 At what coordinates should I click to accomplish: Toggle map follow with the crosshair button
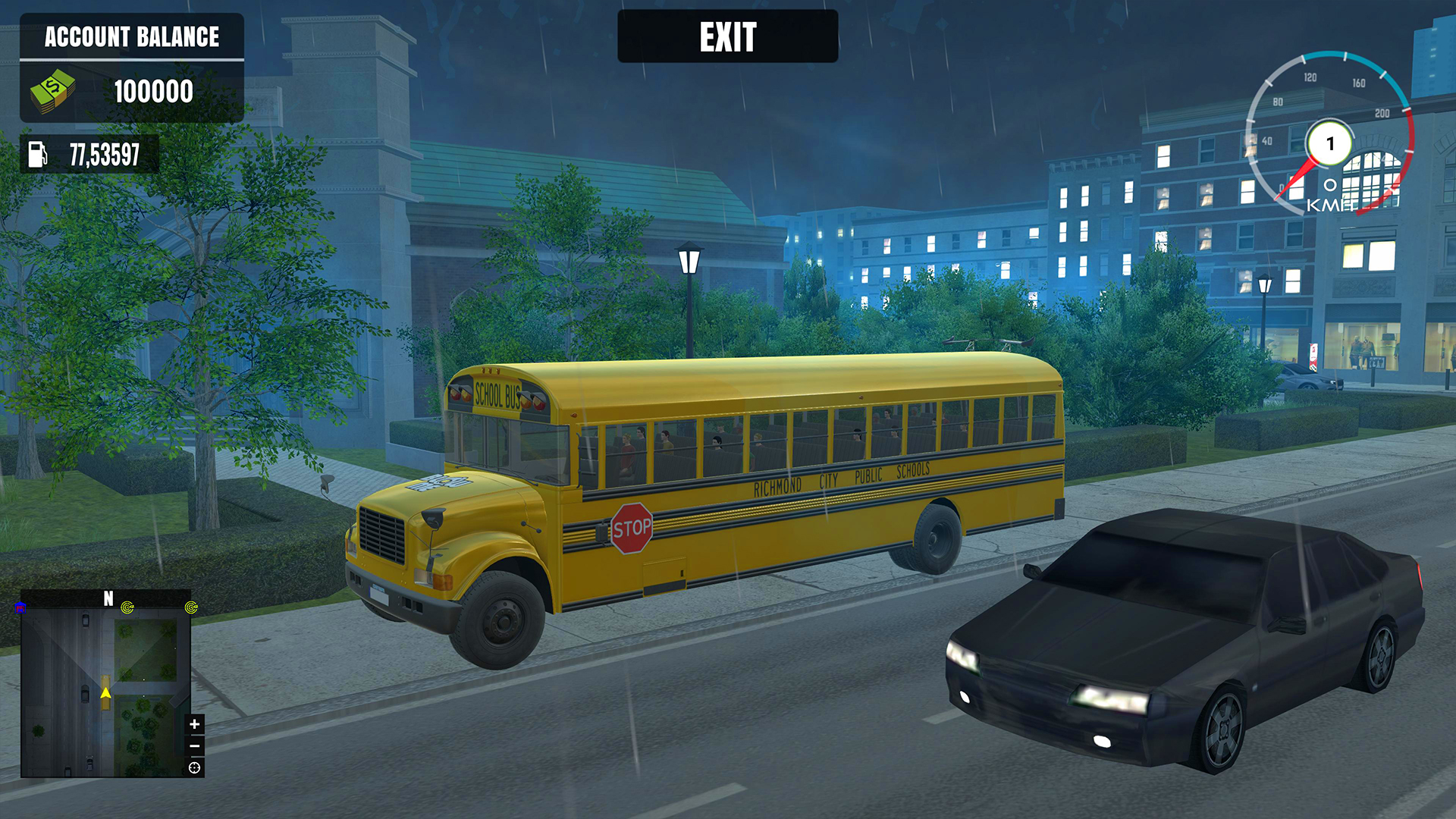pyautogui.click(x=194, y=767)
